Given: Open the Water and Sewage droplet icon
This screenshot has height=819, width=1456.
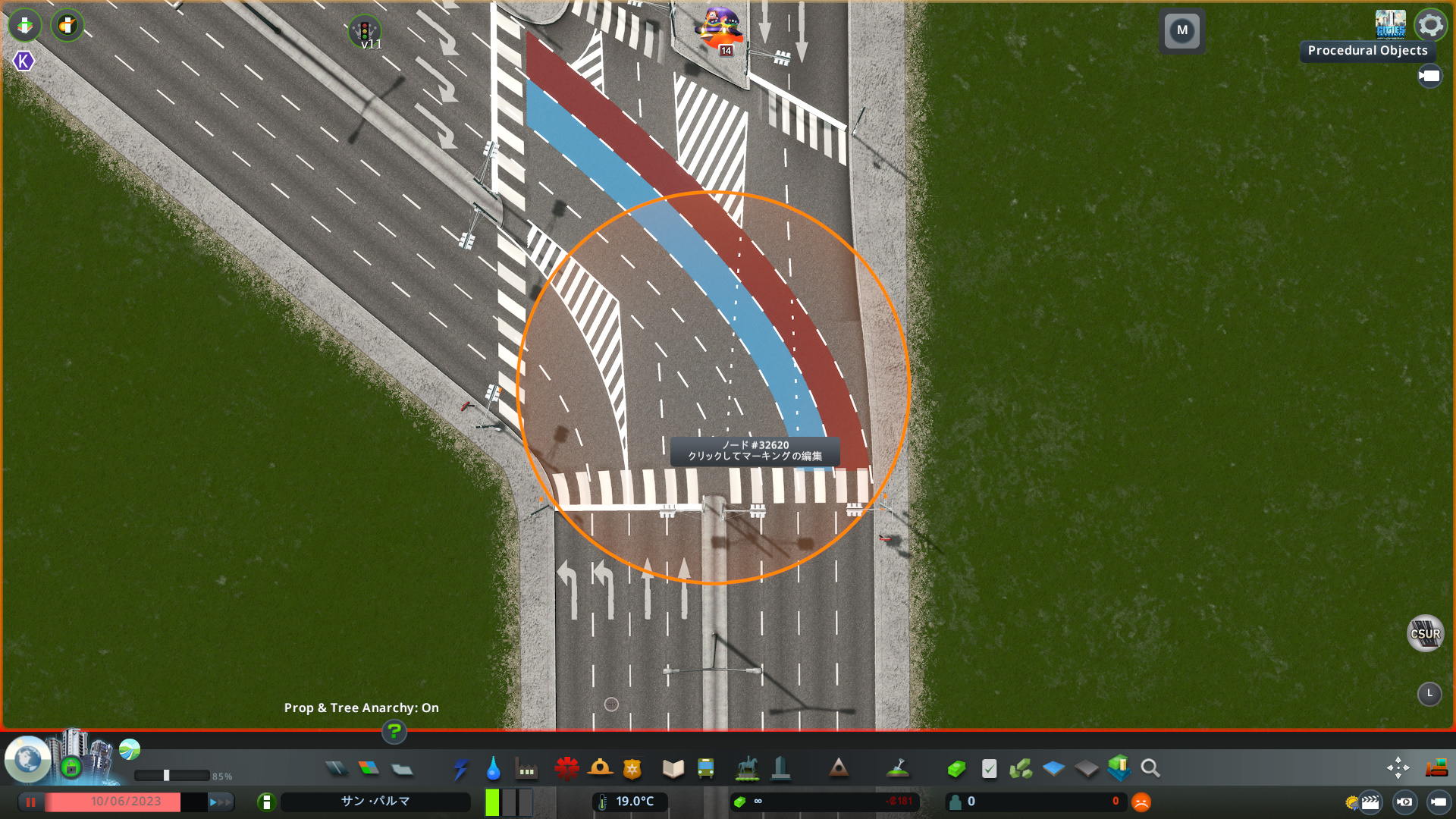Looking at the screenshot, I should point(494,770).
